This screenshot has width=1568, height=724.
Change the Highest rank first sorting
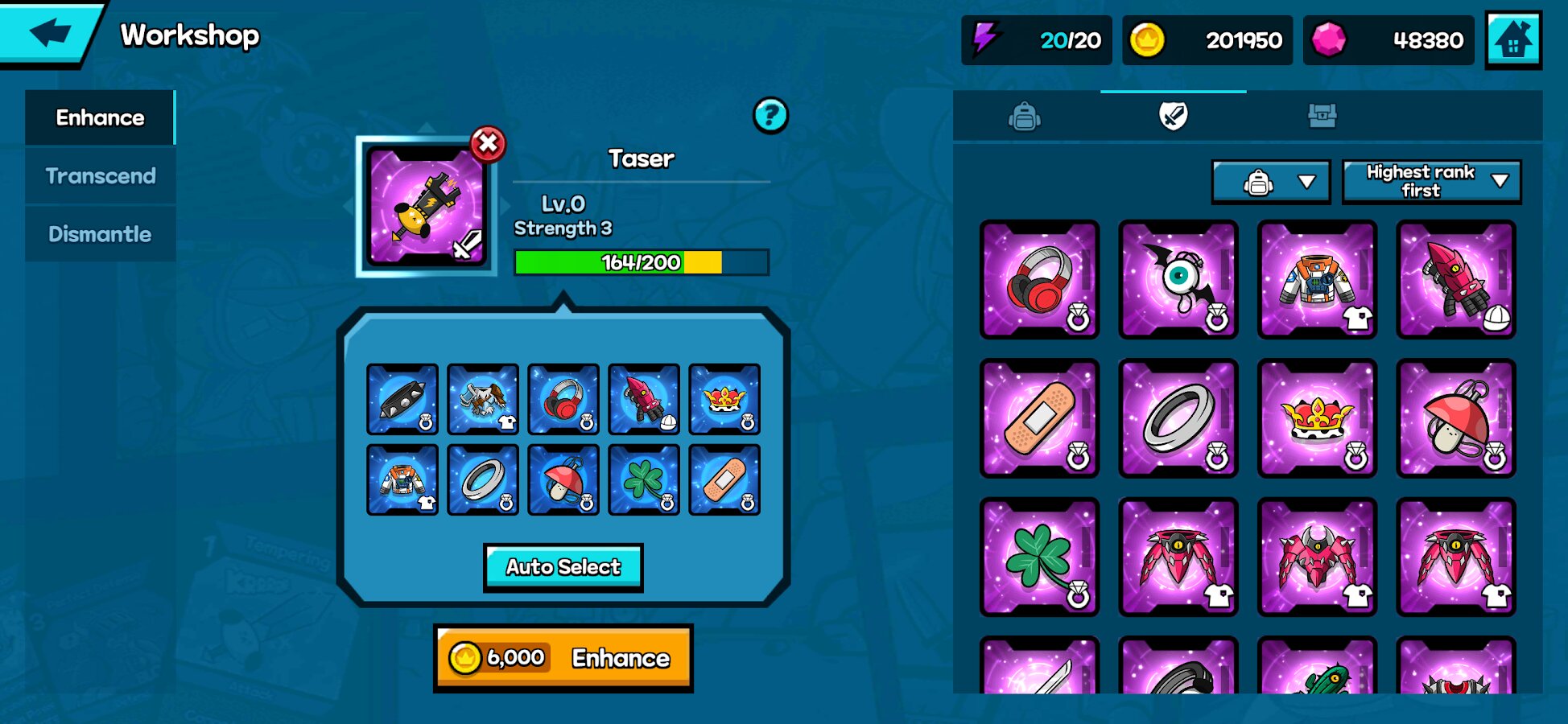1431,182
